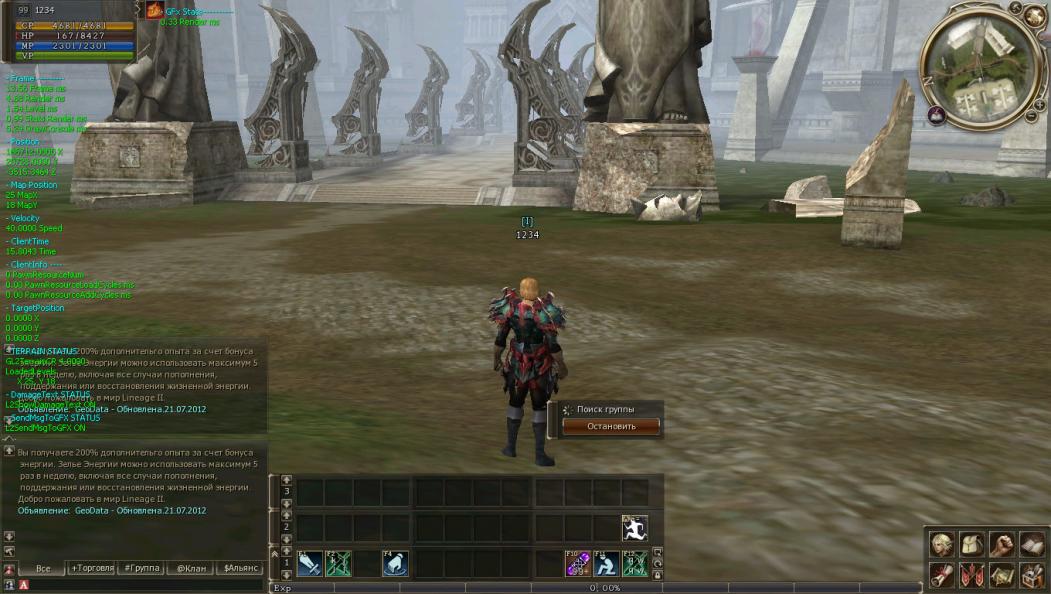Toggle the running figure action icon

tap(635, 528)
